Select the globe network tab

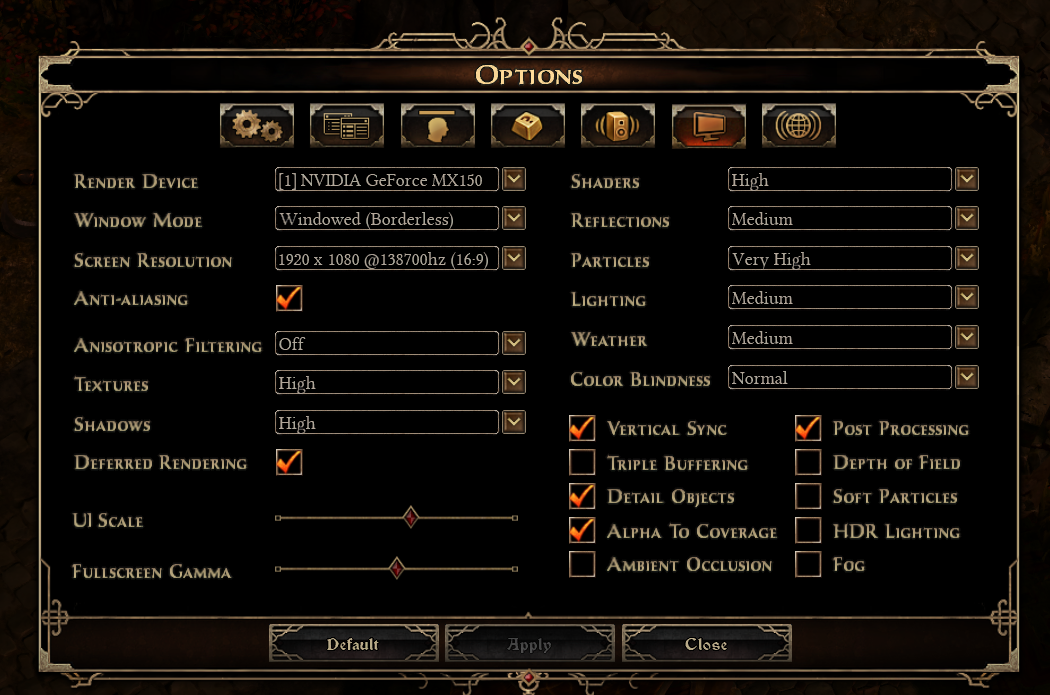798,126
